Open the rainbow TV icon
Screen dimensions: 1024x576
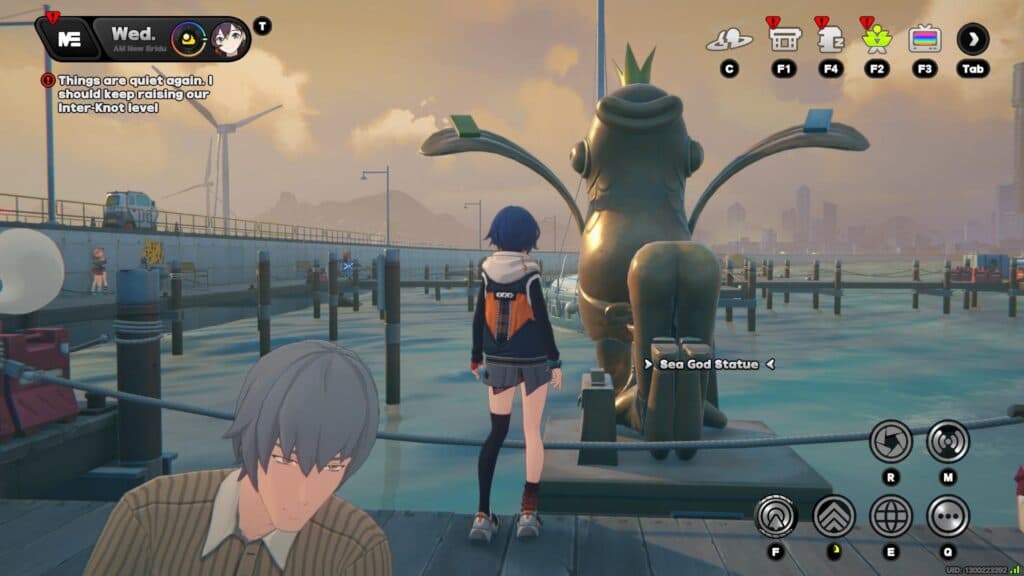tap(924, 39)
